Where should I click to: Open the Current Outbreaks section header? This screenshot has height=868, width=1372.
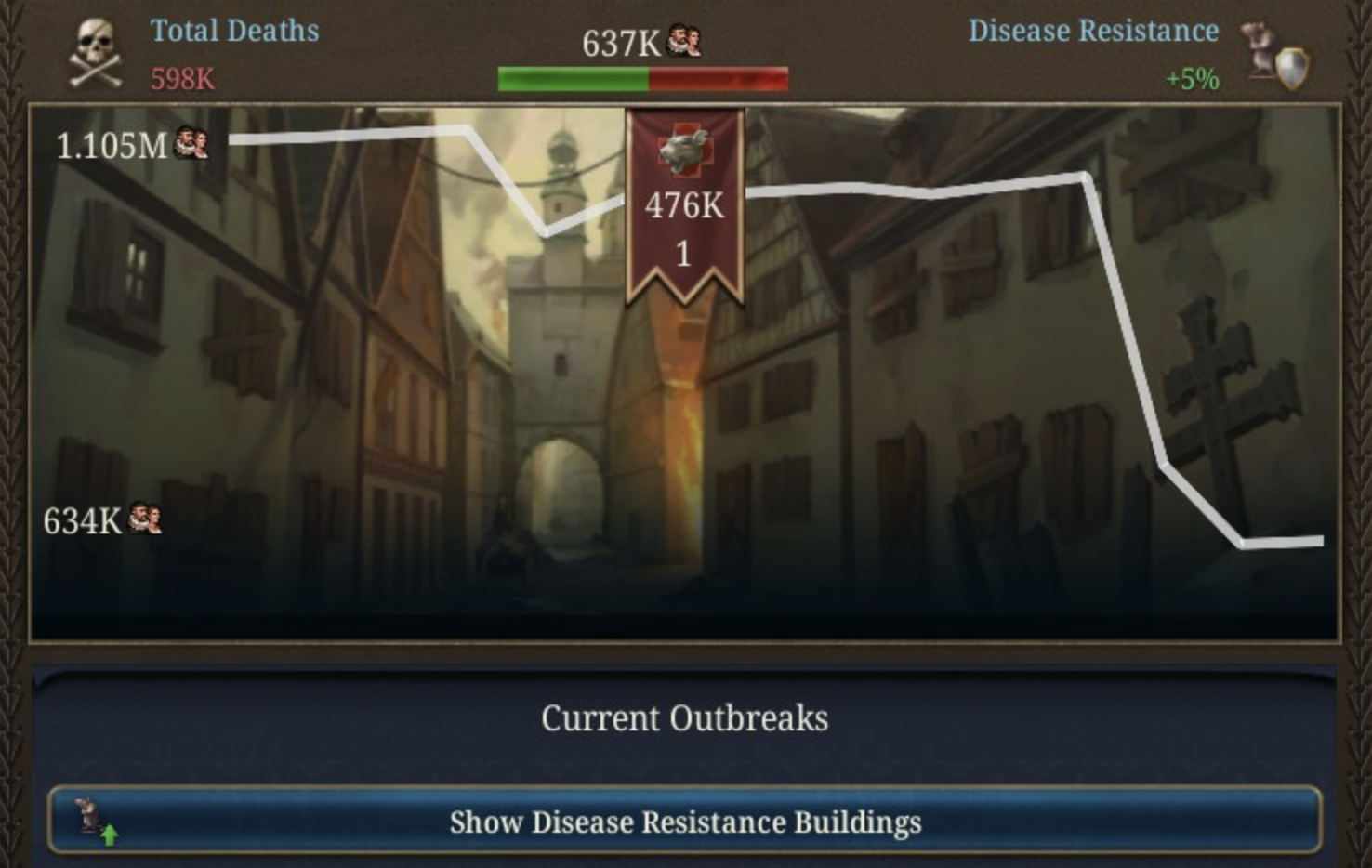coord(685,717)
